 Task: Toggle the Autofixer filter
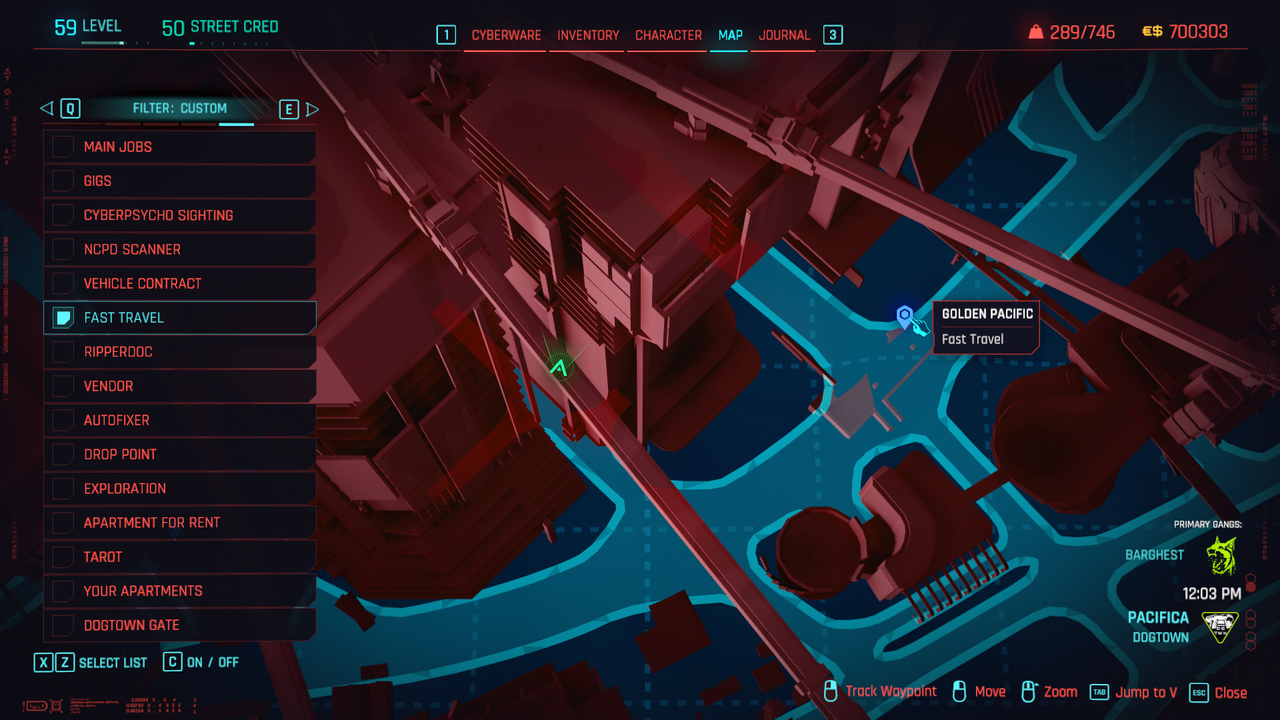(64, 420)
